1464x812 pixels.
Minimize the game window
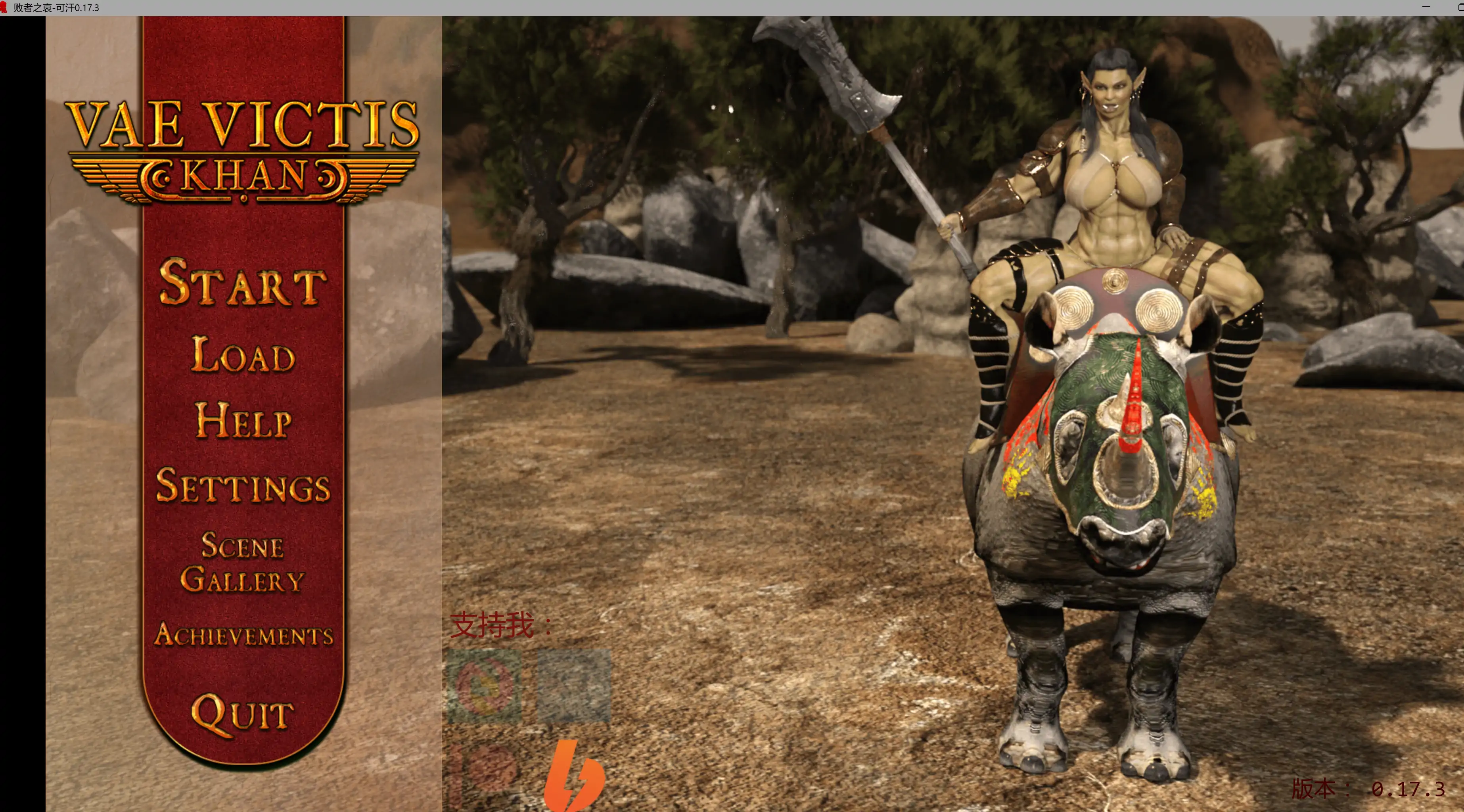(1426, 7)
